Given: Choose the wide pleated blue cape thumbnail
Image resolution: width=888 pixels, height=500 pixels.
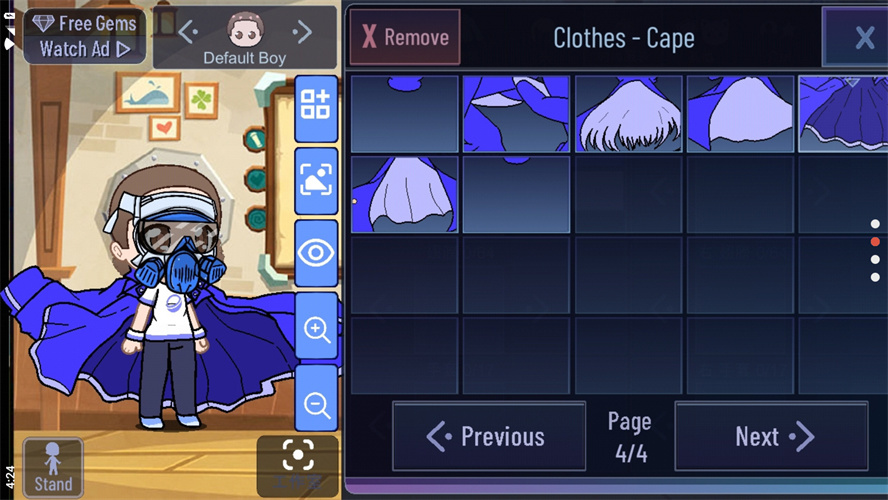Looking at the screenshot, I should click(x=842, y=113).
